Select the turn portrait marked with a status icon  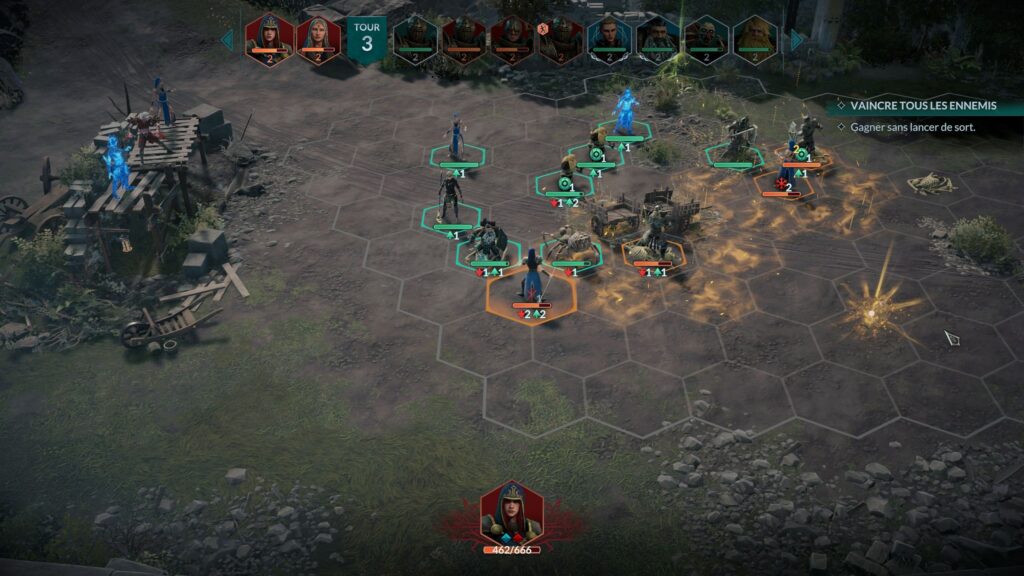tap(561, 38)
